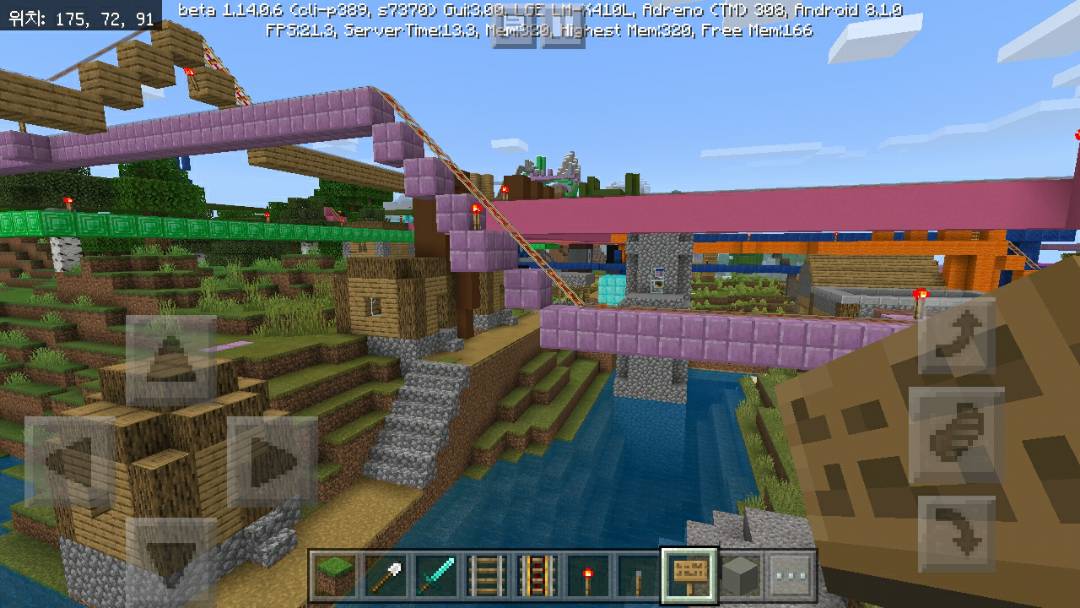Screen dimensions: 1080x608
Task: Select the grass block hotbar slot
Action: tap(333, 577)
